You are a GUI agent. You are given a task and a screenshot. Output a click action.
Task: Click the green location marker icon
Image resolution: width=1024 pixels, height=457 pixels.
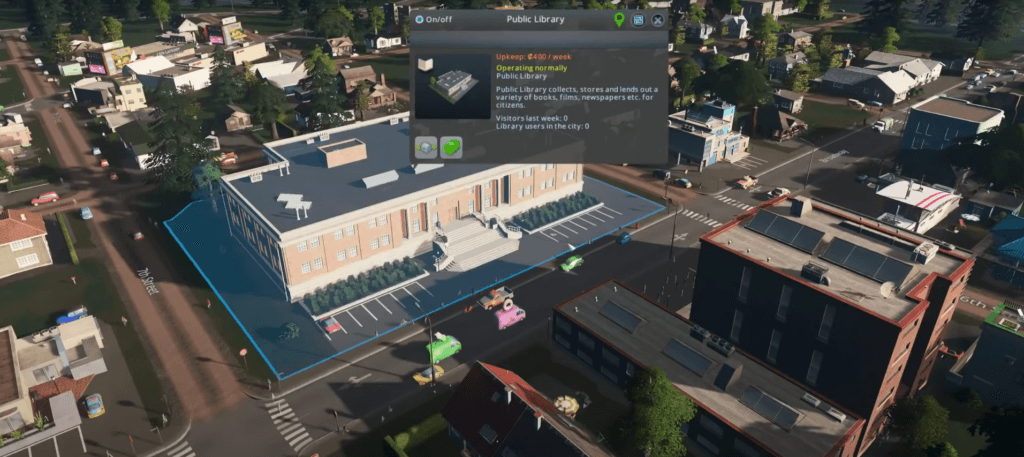coord(619,19)
